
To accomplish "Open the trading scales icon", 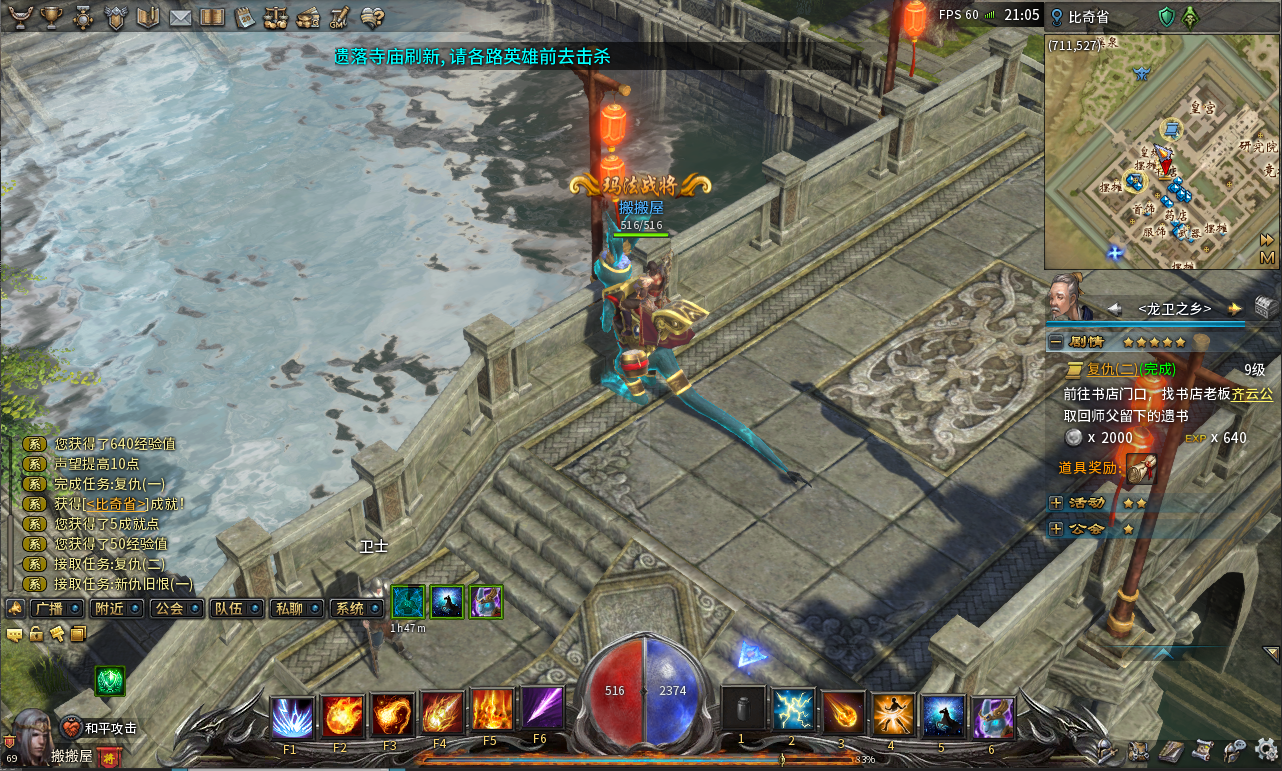I will (x=275, y=17).
